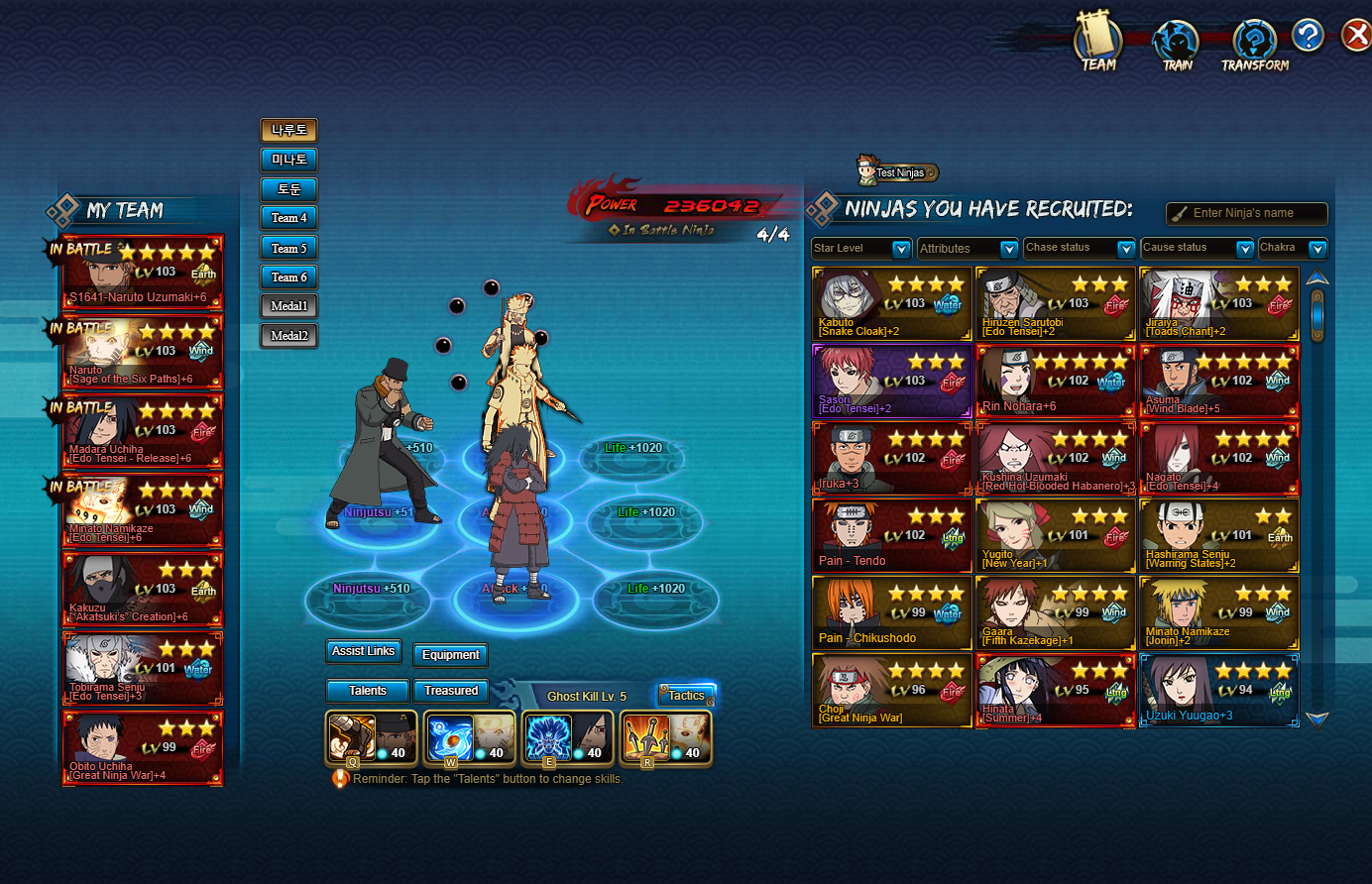Image resolution: width=1372 pixels, height=884 pixels.
Task: Open Assist Links
Action: click(364, 651)
